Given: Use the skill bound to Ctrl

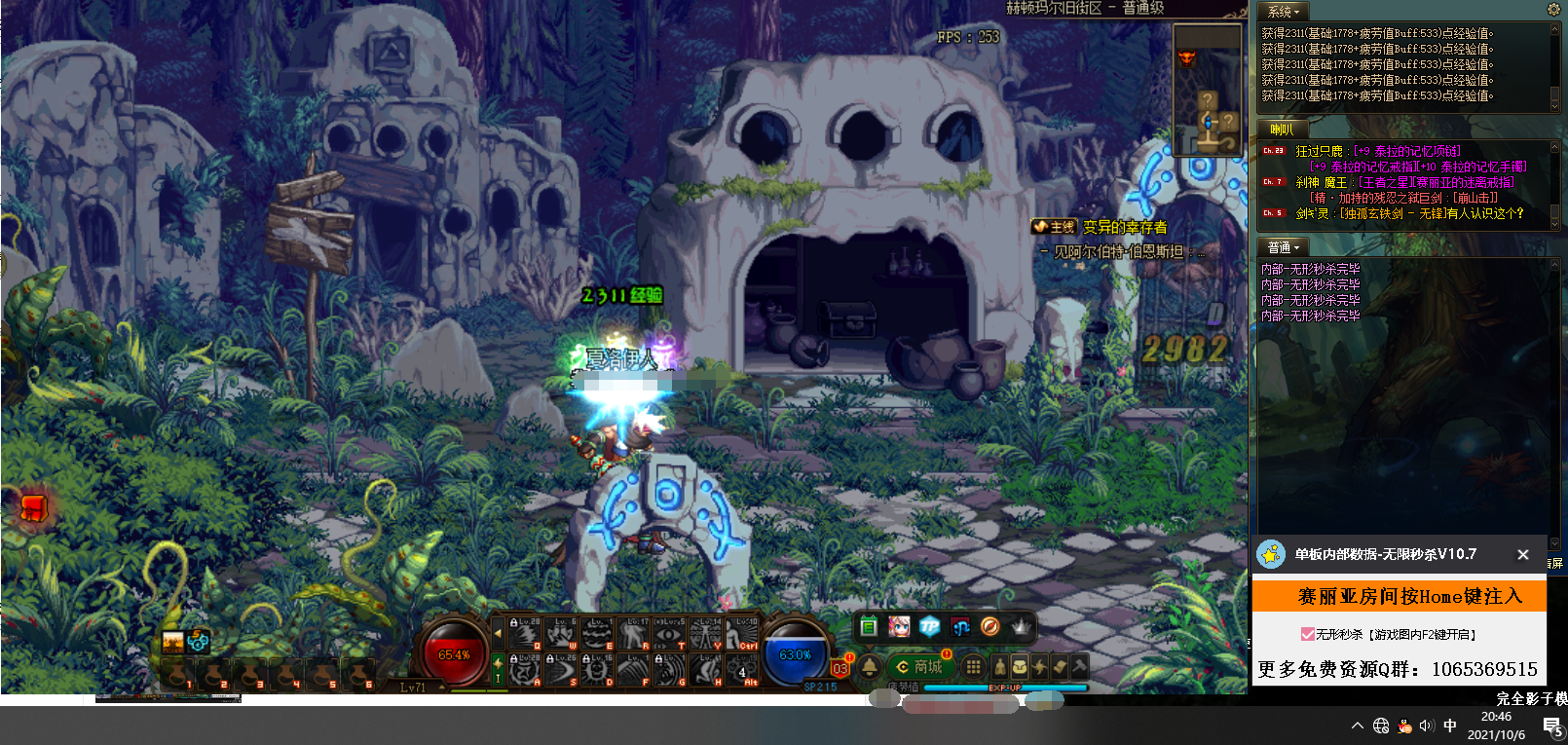Looking at the screenshot, I should [x=744, y=634].
